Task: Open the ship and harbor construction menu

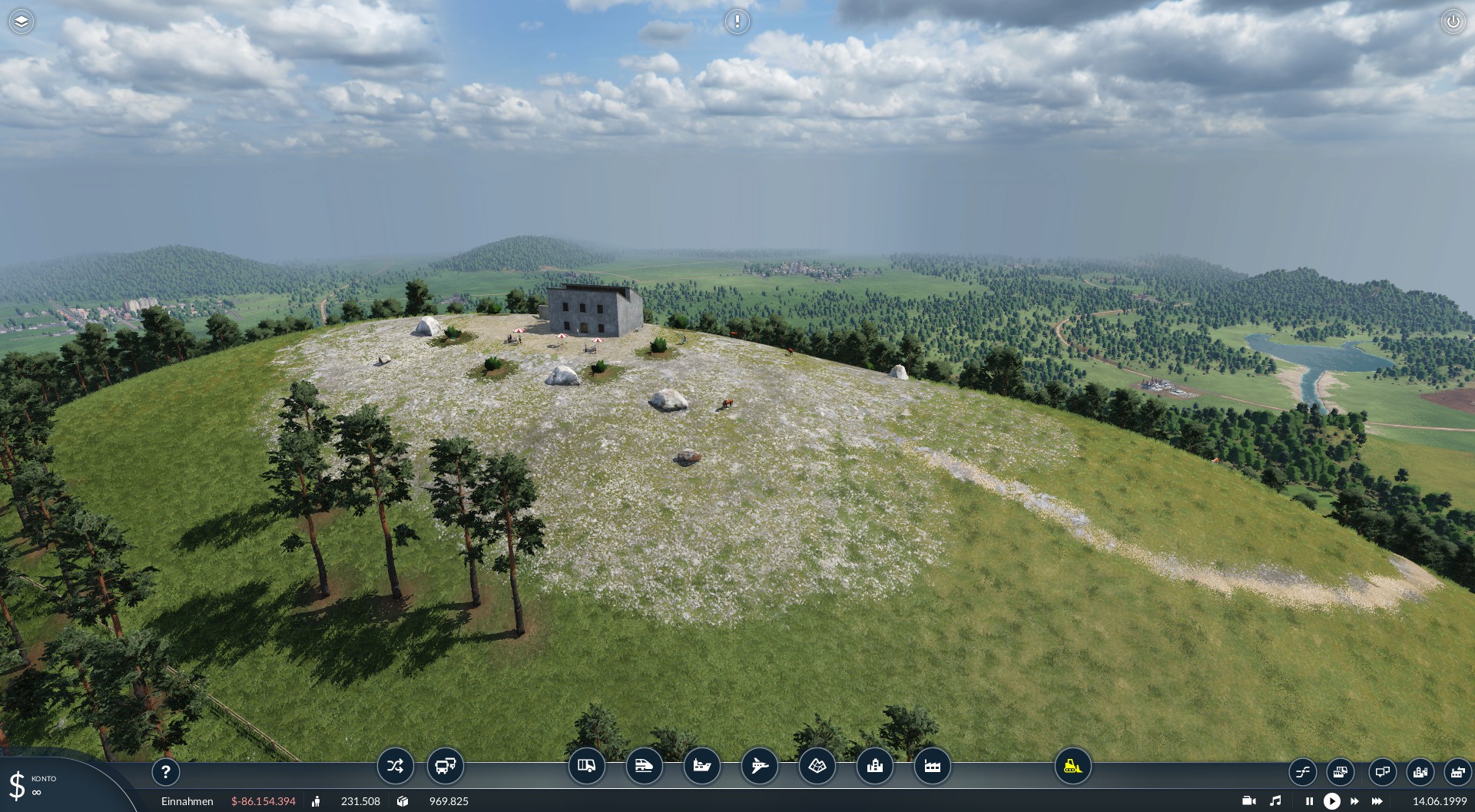Action: click(x=701, y=766)
